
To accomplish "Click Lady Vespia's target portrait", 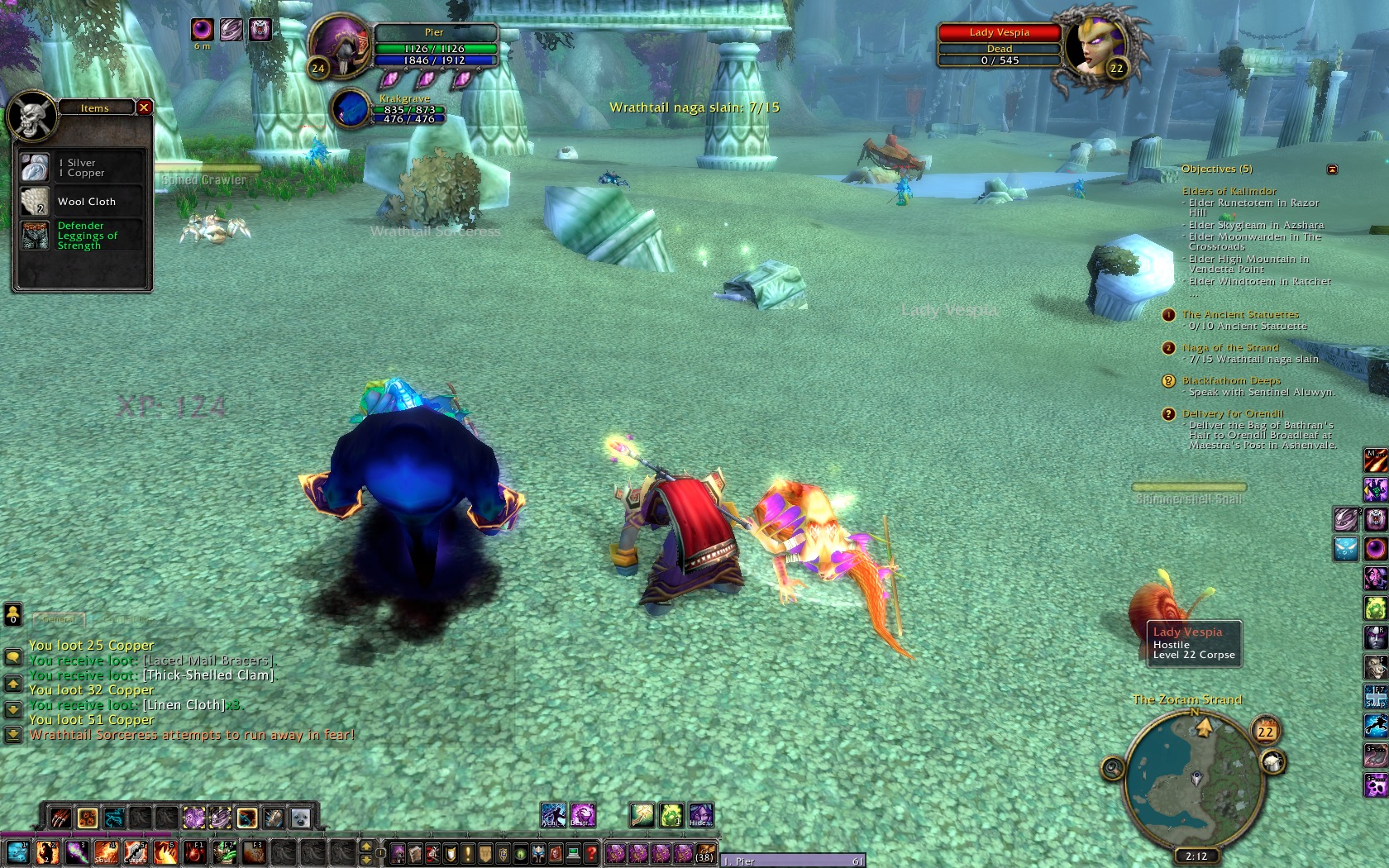I will pos(1094,45).
